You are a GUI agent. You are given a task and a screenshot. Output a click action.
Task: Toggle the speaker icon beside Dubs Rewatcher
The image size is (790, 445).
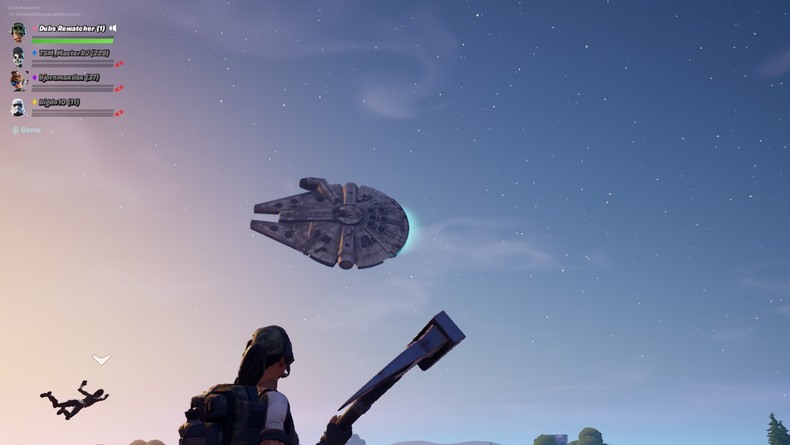pyautogui.click(x=113, y=28)
